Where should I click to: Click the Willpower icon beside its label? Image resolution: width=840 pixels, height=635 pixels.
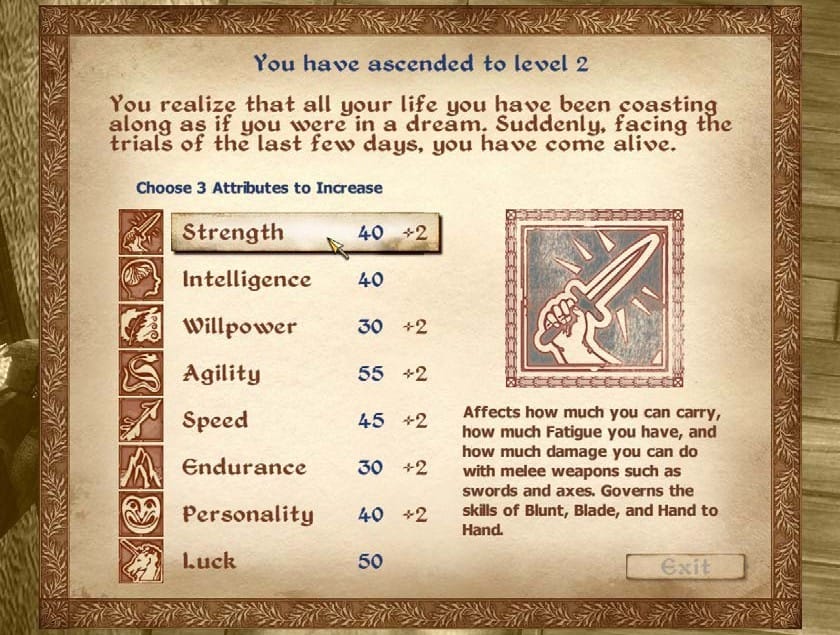141,327
